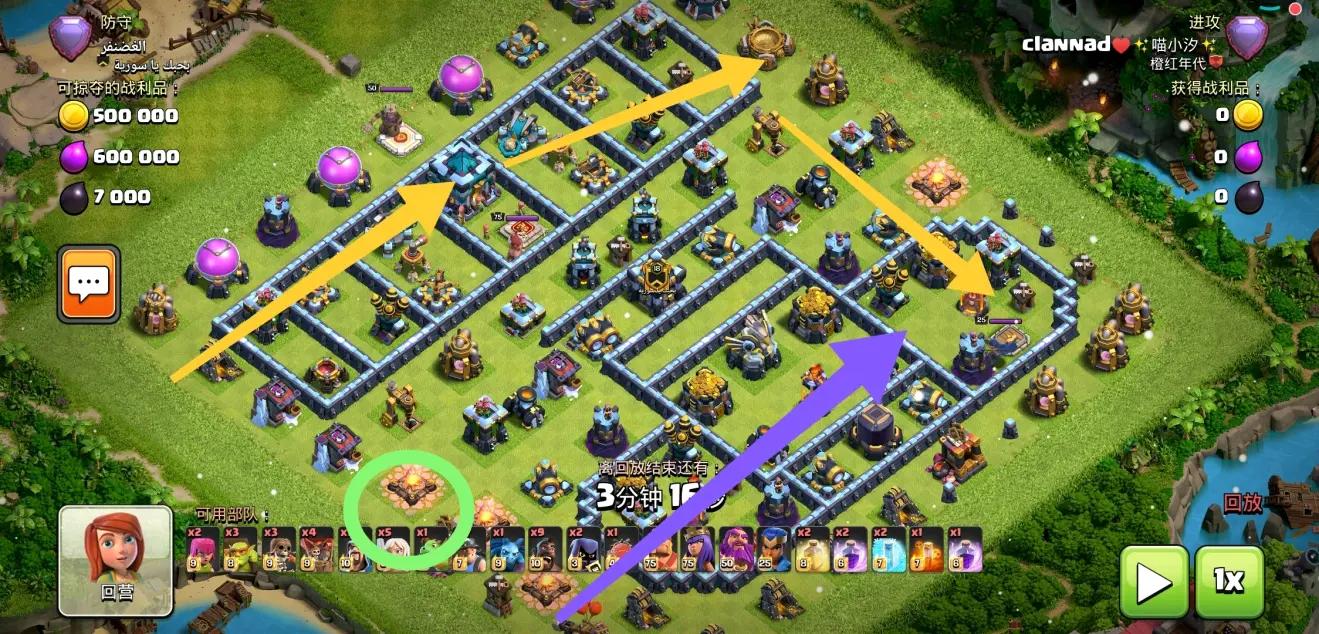Choose the Archer Queen hero slot
This screenshot has width=1319, height=634.
(696, 549)
